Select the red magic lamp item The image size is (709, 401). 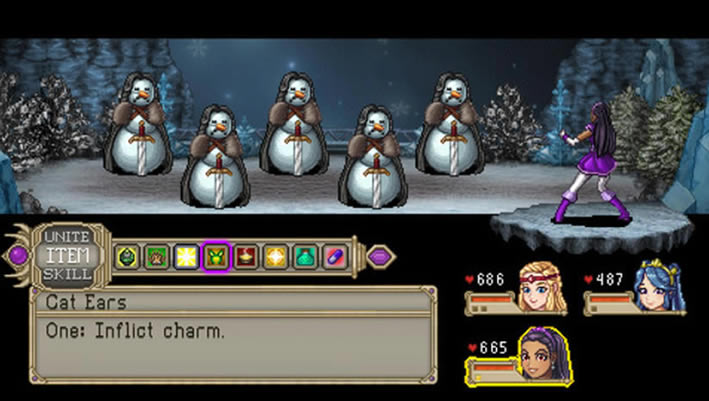pos(246,256)
